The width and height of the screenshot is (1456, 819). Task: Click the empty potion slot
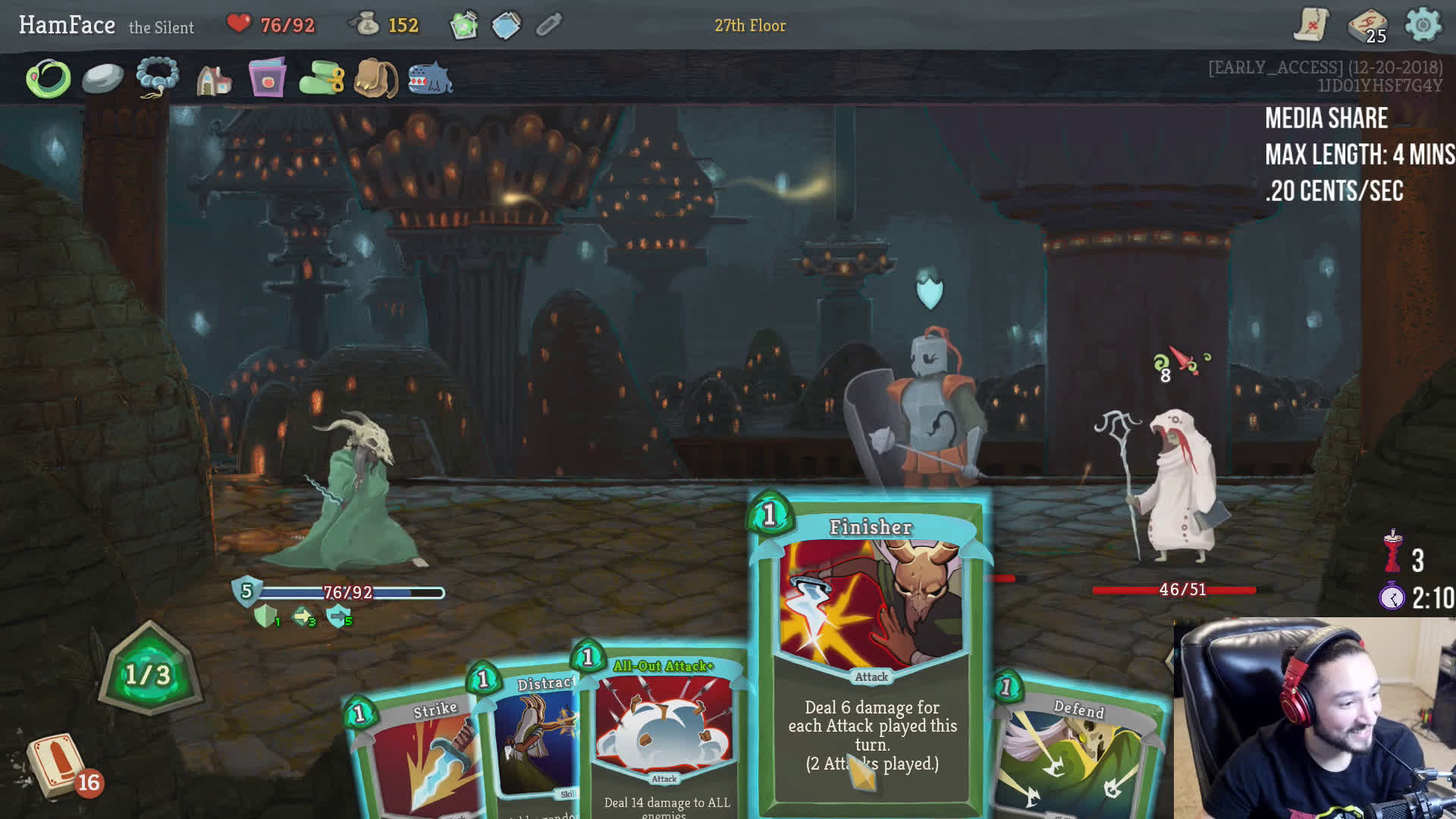pyautogui.click(x=548, y=26)
